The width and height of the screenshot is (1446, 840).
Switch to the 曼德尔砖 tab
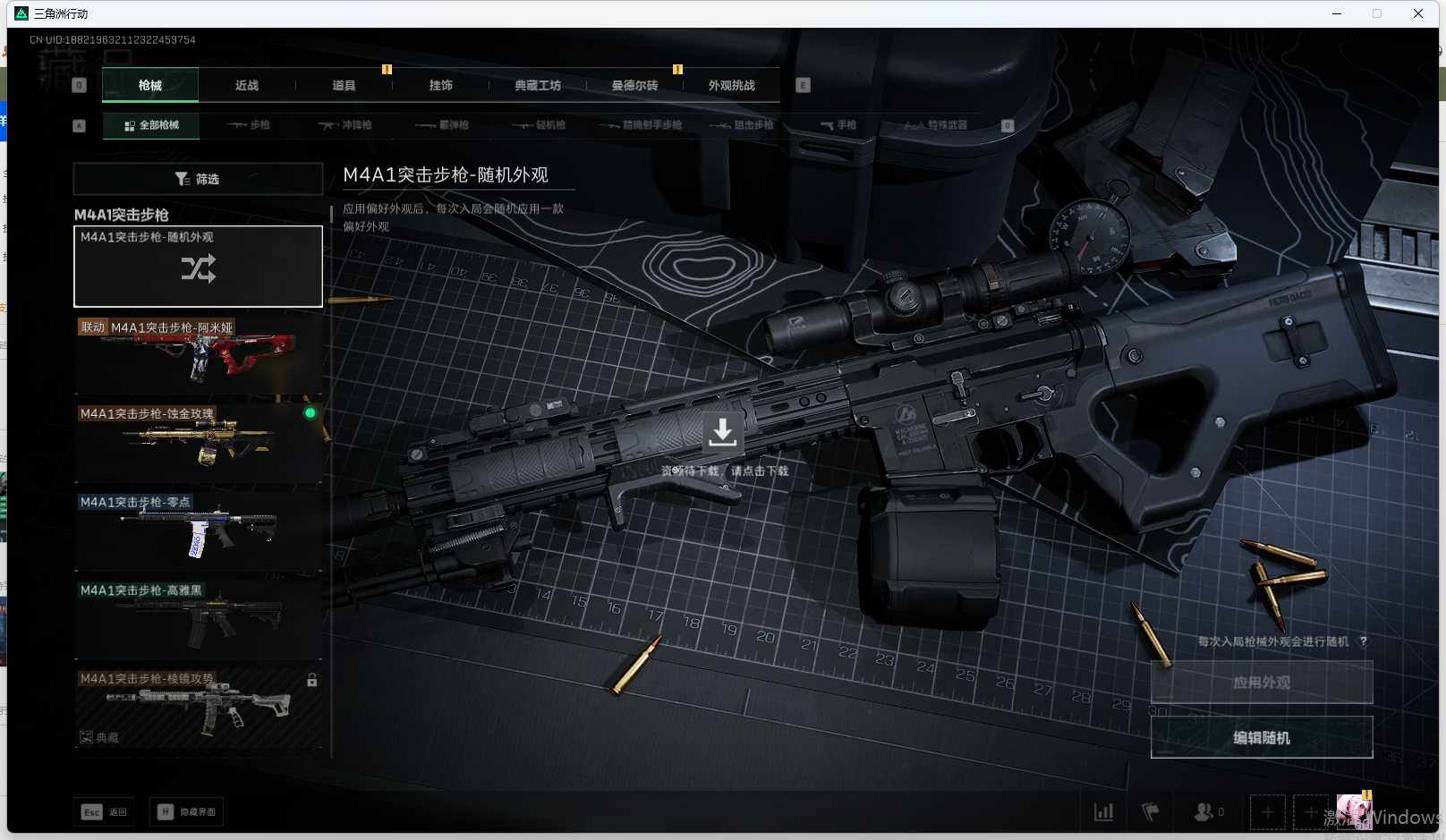pos(634,86)
